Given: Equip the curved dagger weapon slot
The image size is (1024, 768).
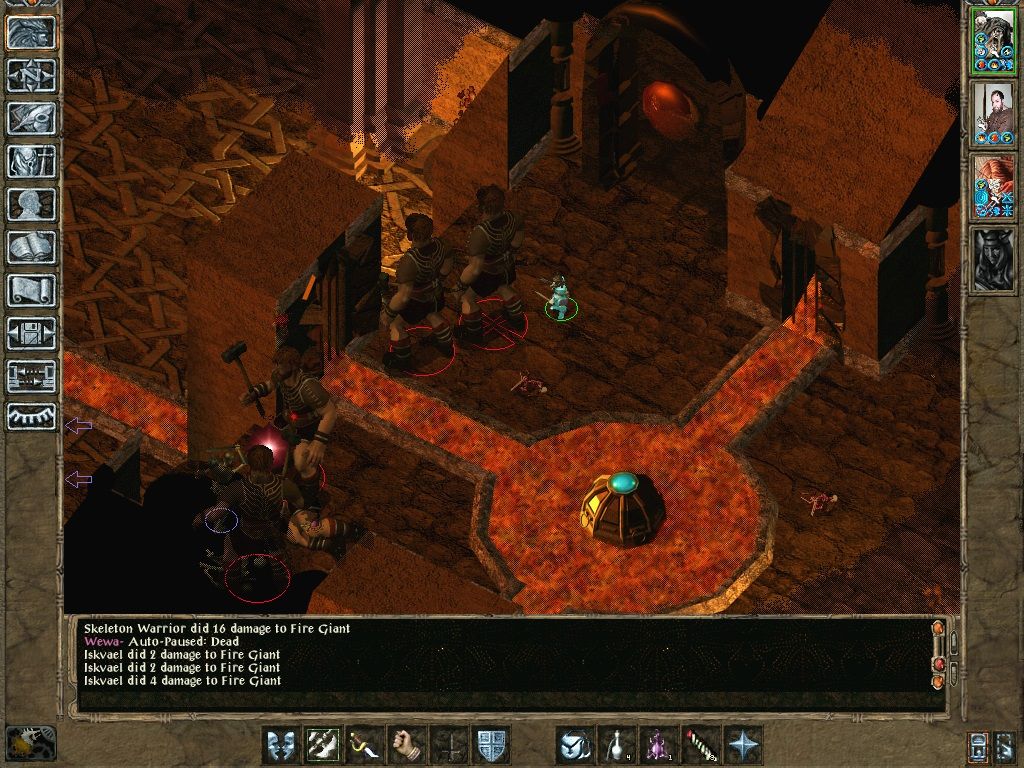Looking at the screenshot, I should pyautogui.click(x=365, y=745).
